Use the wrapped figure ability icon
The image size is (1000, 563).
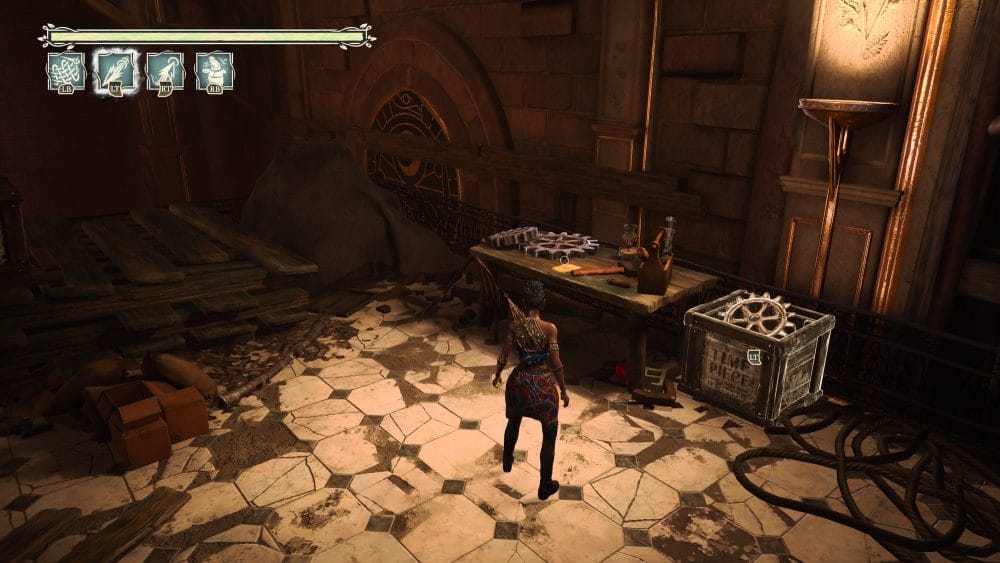[214, 72]
